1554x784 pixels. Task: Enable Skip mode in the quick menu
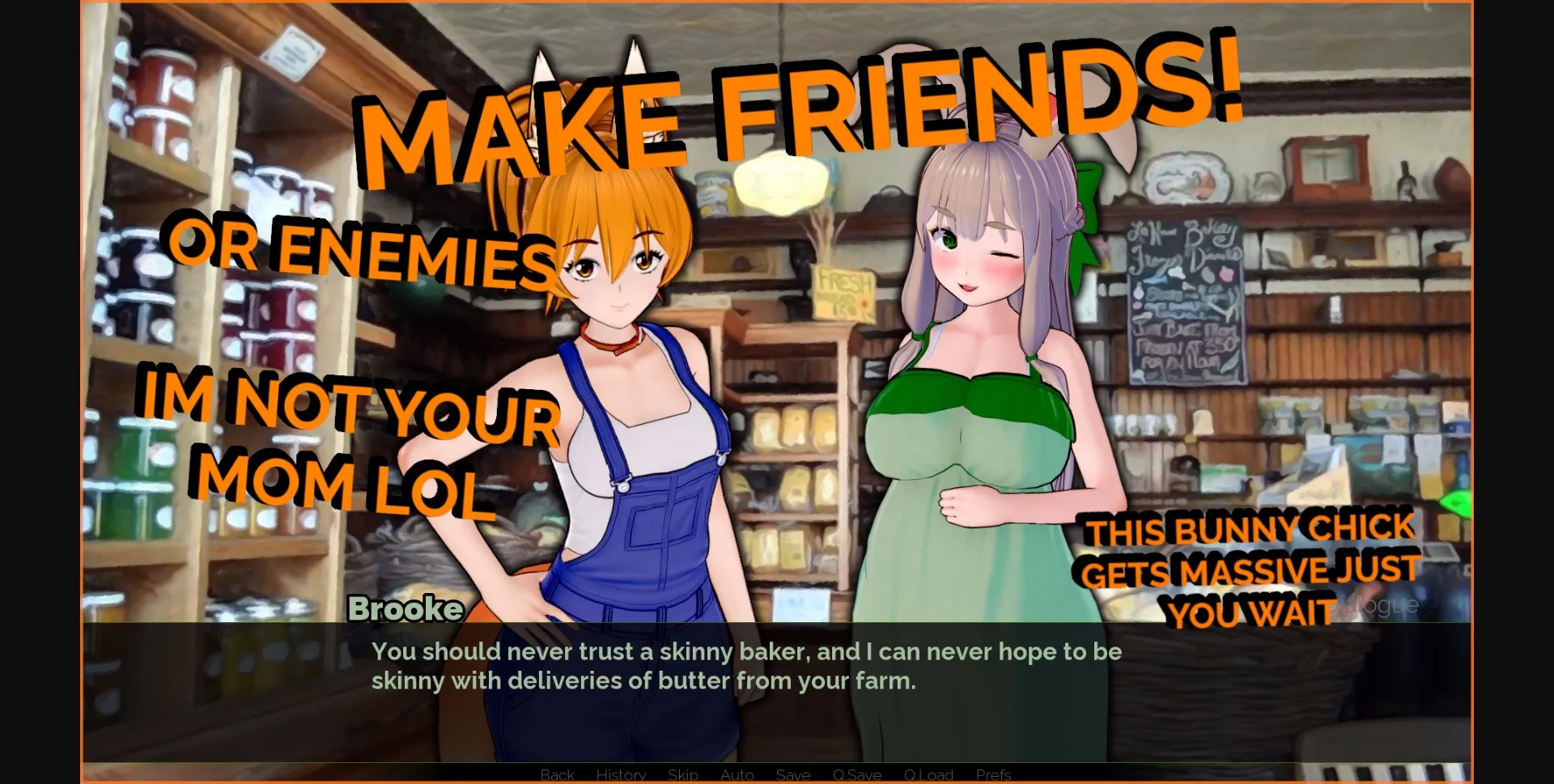coord(682,774)
